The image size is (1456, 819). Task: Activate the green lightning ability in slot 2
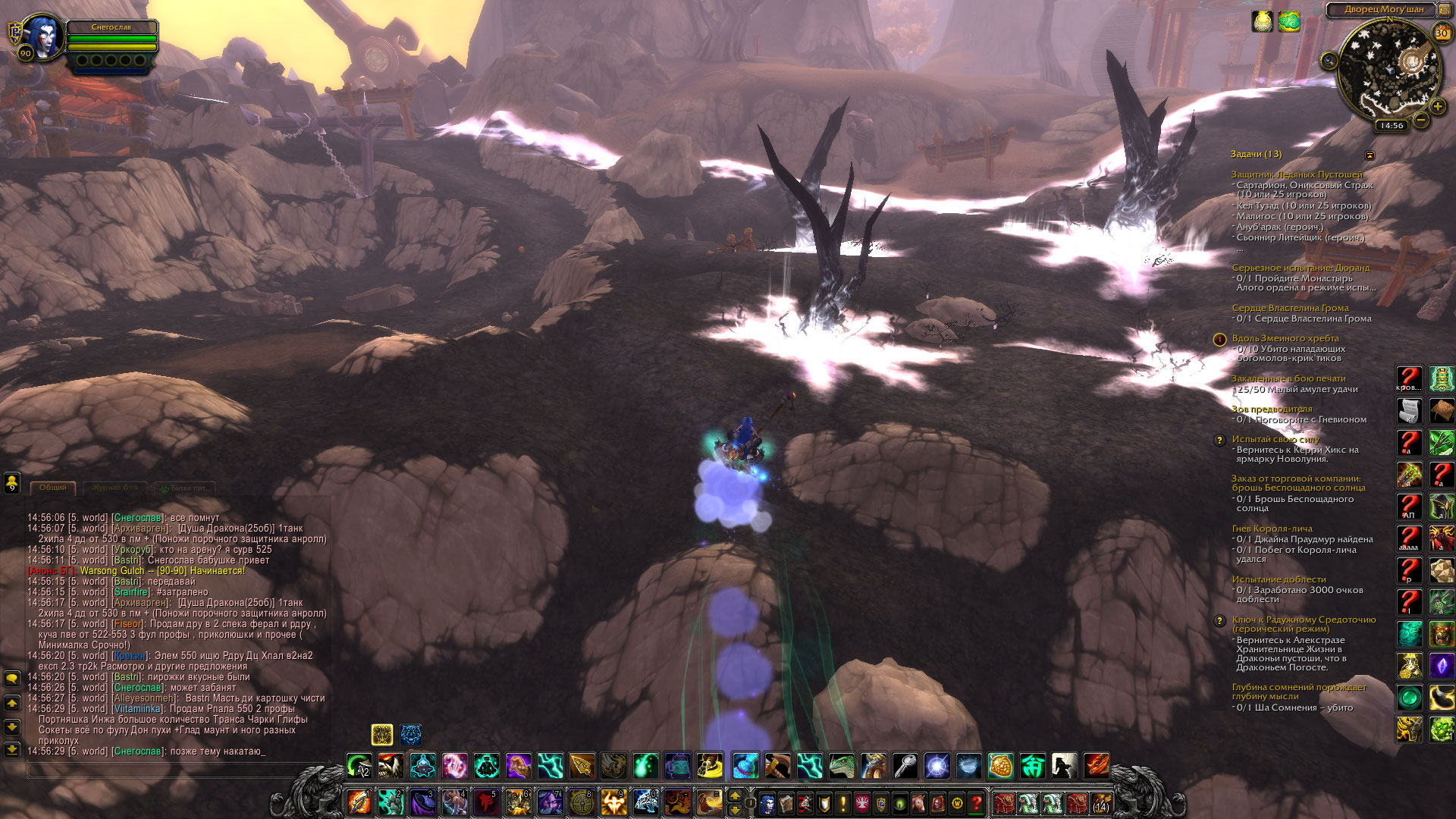tap(391, 802)
